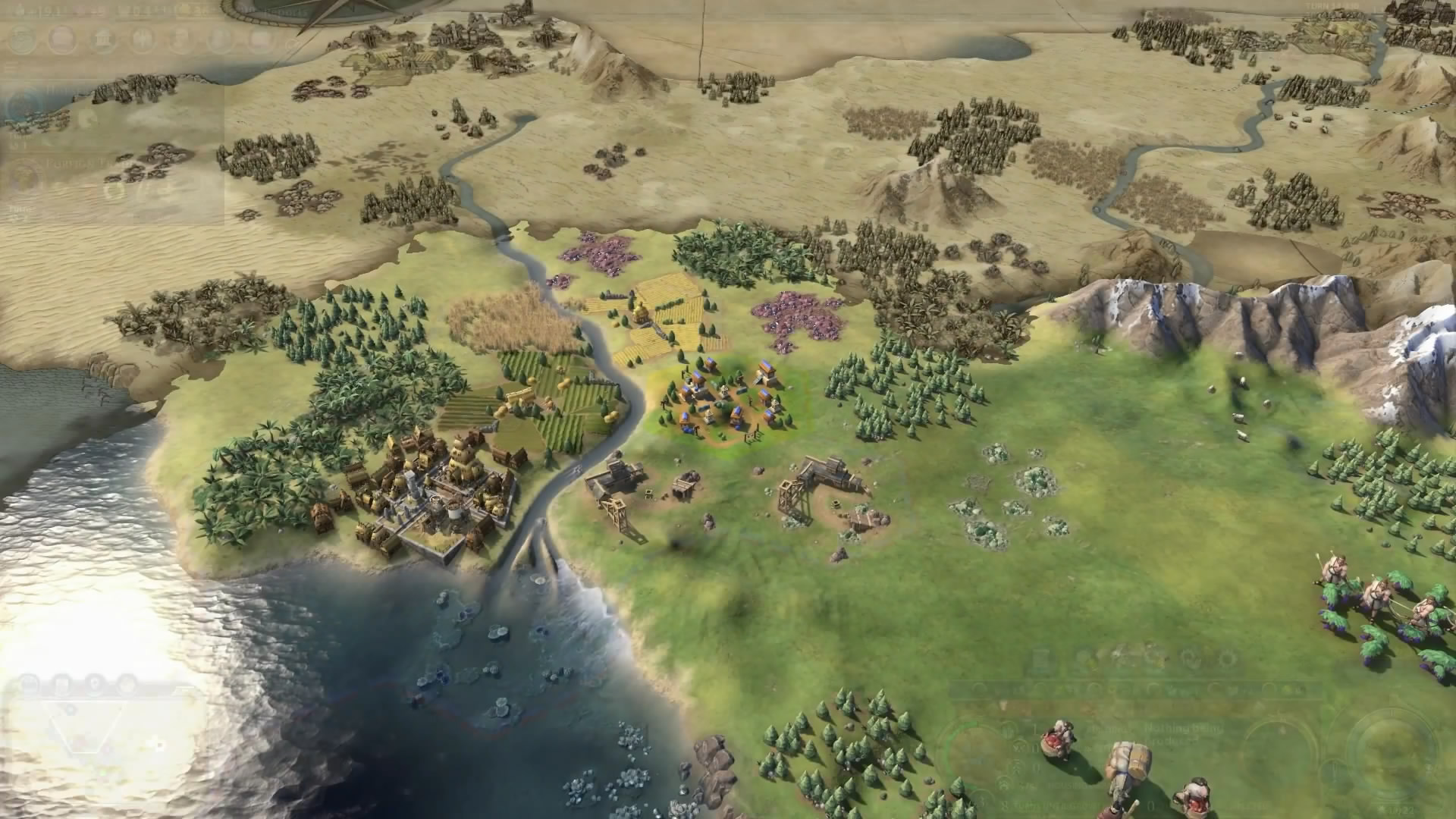
Task: Open the Technology Tree from the top bar
Action: click(x=22, y=39)
